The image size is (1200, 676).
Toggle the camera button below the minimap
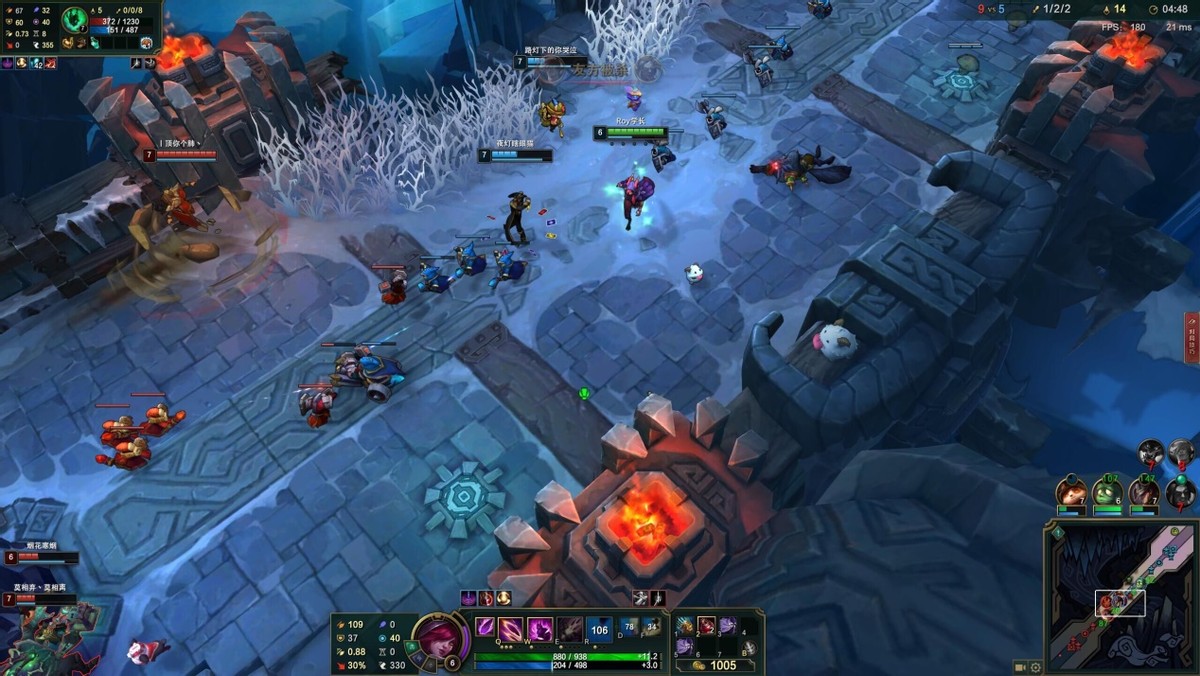point(1020,667)
